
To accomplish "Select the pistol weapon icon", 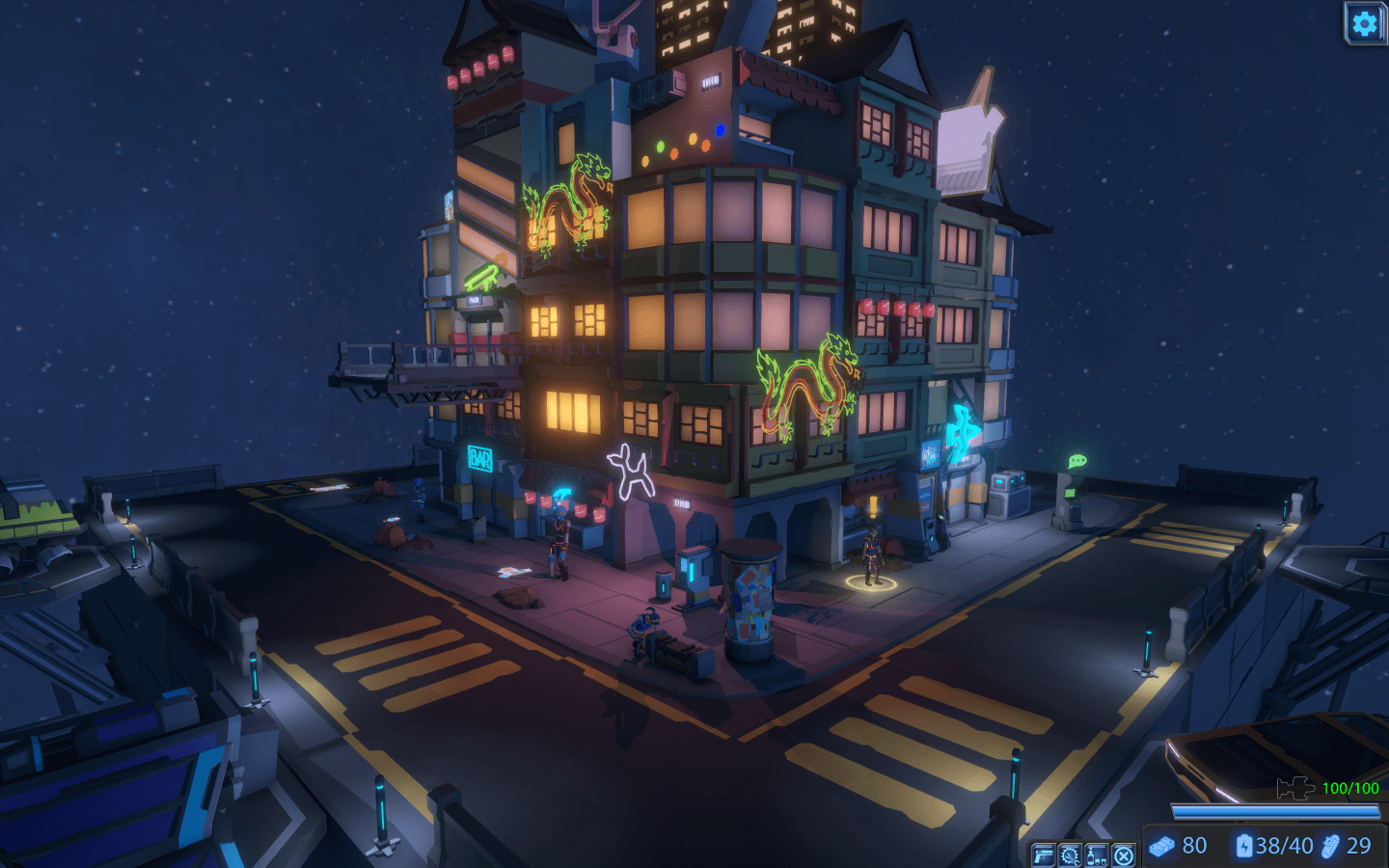I will tap(1043, 854).
